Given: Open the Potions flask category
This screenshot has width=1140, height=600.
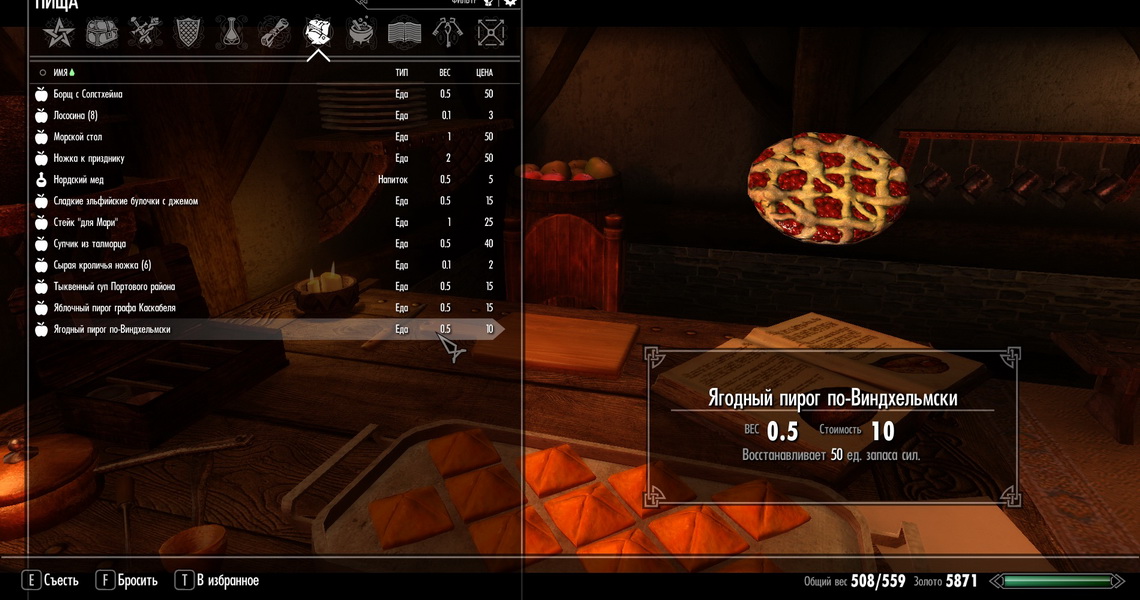Looking at the screenshot, I should 232,34.
